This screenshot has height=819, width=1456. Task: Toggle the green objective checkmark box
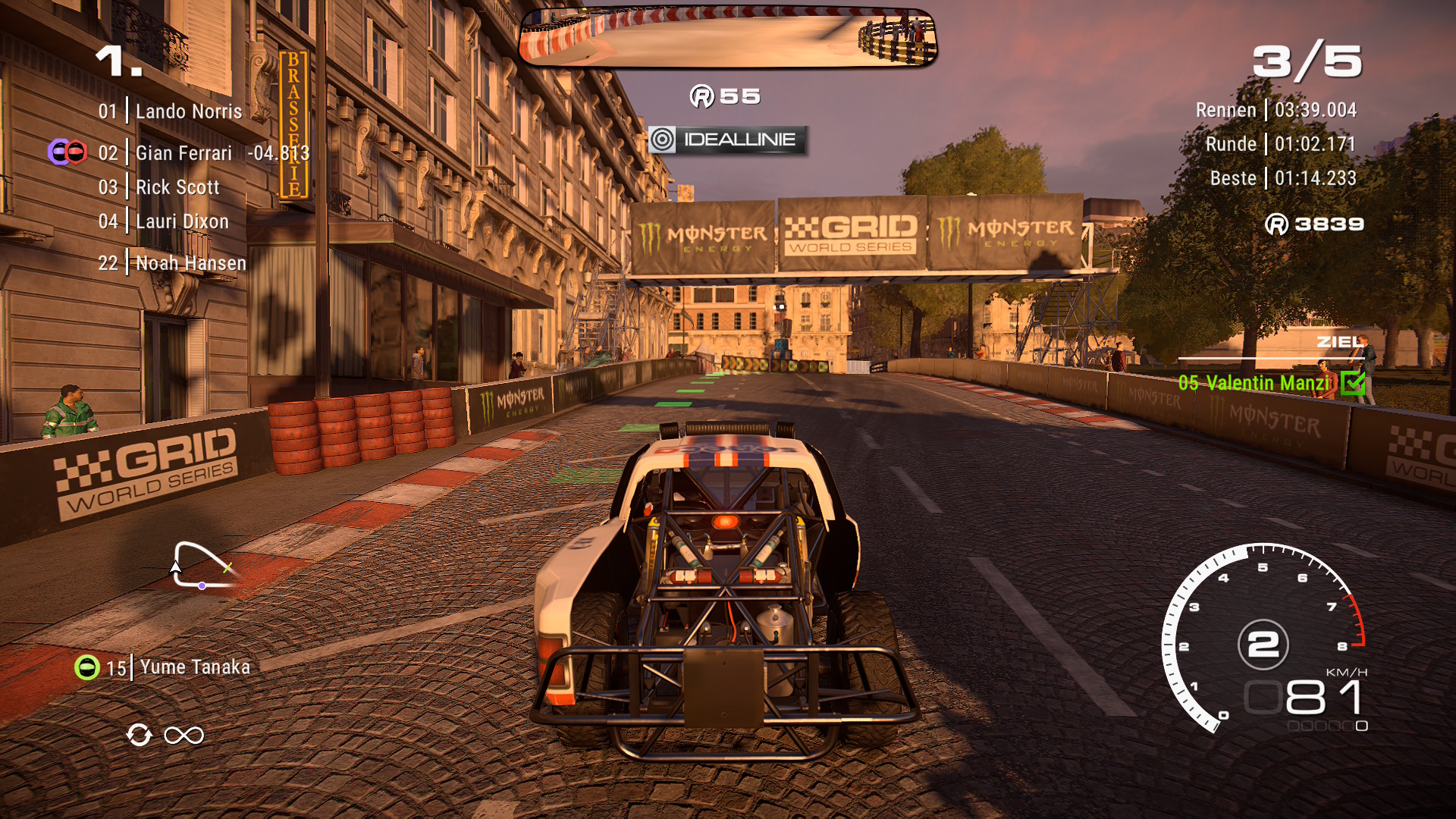pos(1352,383)
